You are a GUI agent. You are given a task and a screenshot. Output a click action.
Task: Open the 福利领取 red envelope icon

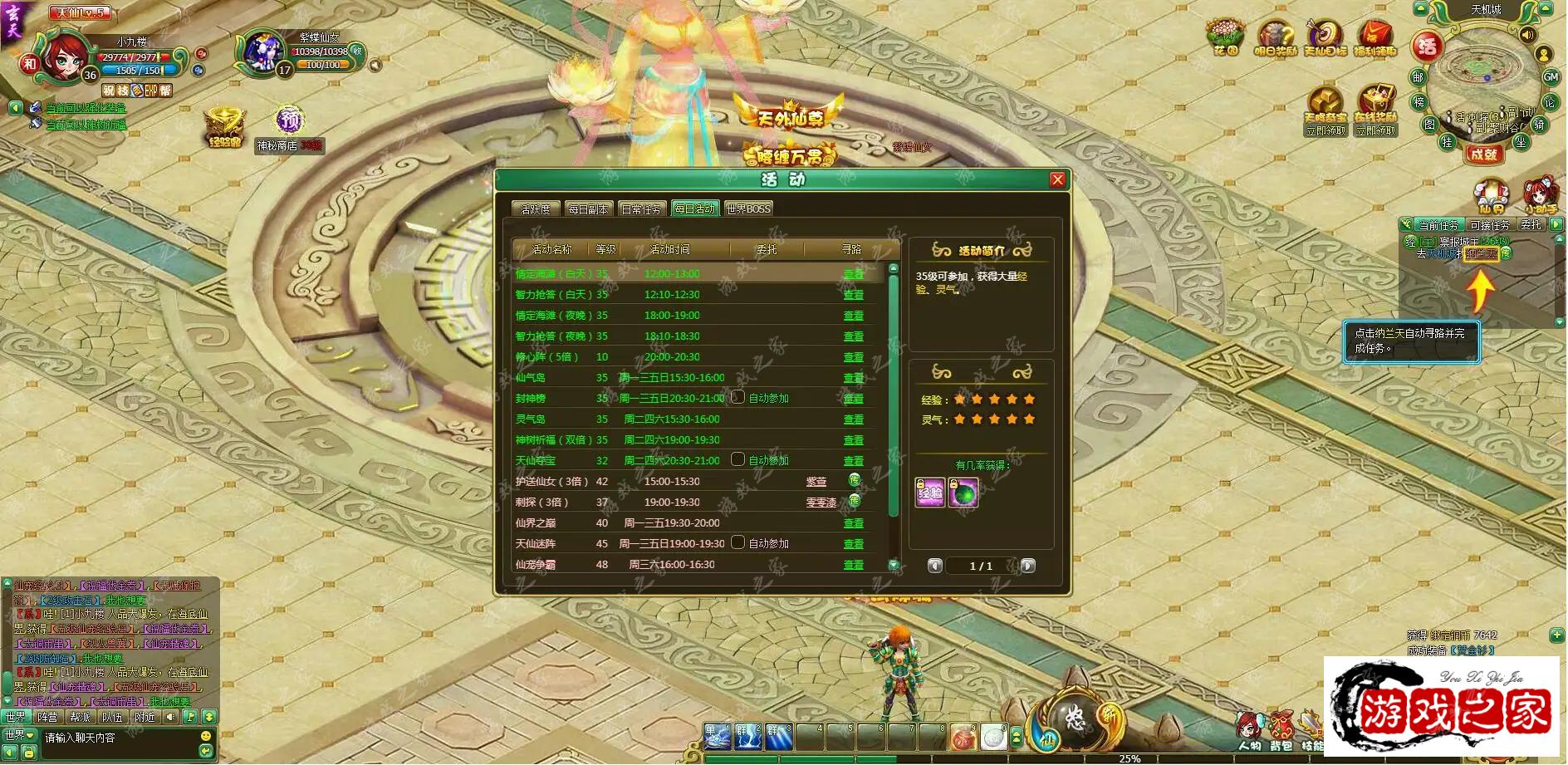1374,38
